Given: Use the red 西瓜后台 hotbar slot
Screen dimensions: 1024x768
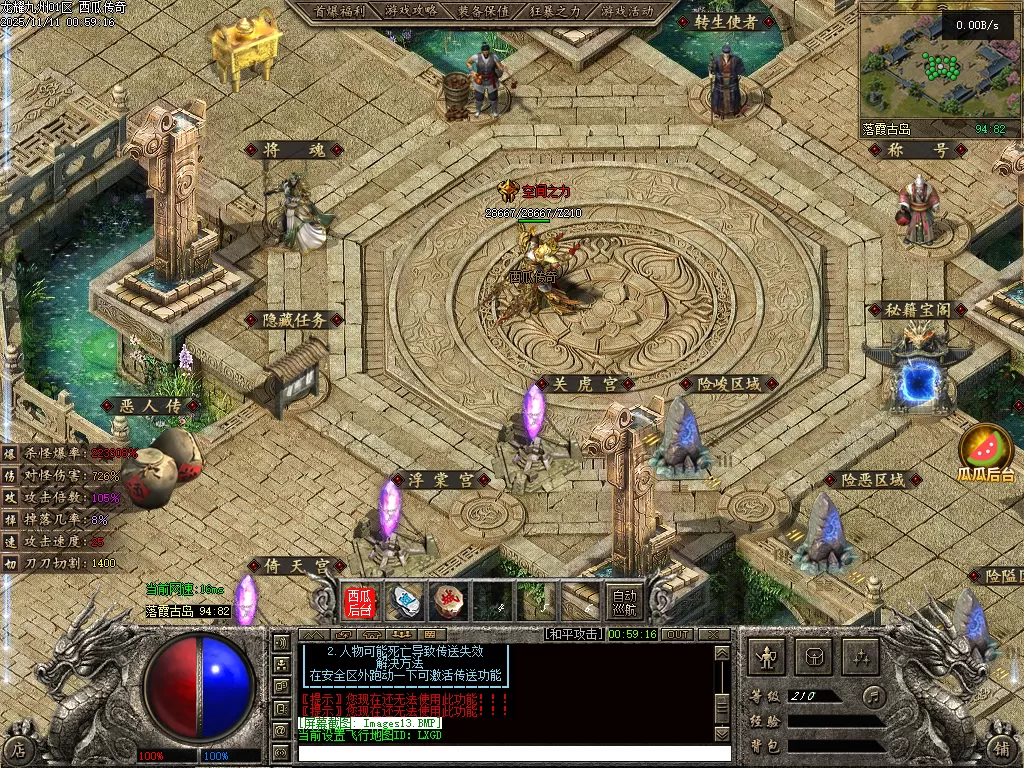Looking at the screenshot, I should (x=360, y=601).
